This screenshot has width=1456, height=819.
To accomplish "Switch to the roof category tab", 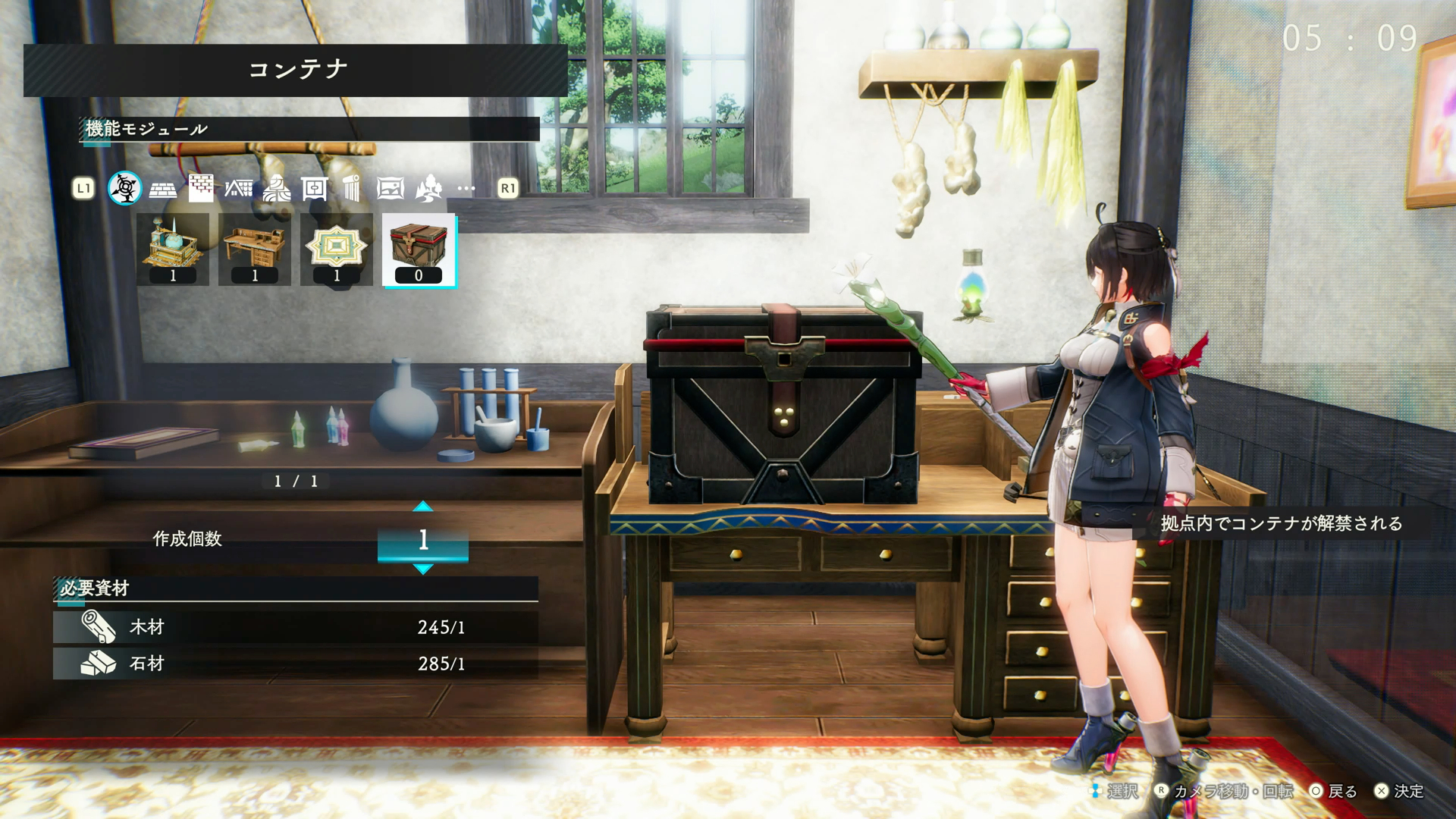I will point(238,188).
